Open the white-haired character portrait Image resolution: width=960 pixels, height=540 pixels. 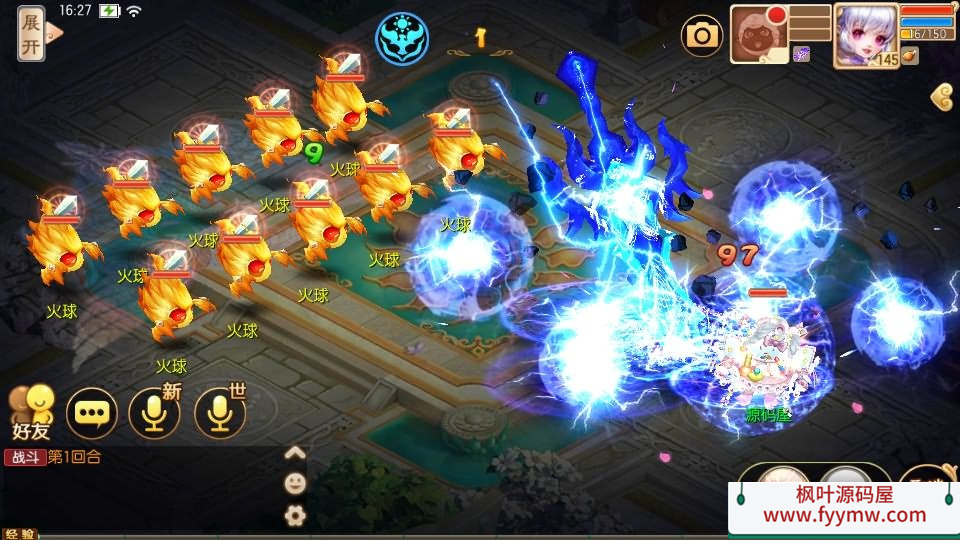tap(865, 34)
